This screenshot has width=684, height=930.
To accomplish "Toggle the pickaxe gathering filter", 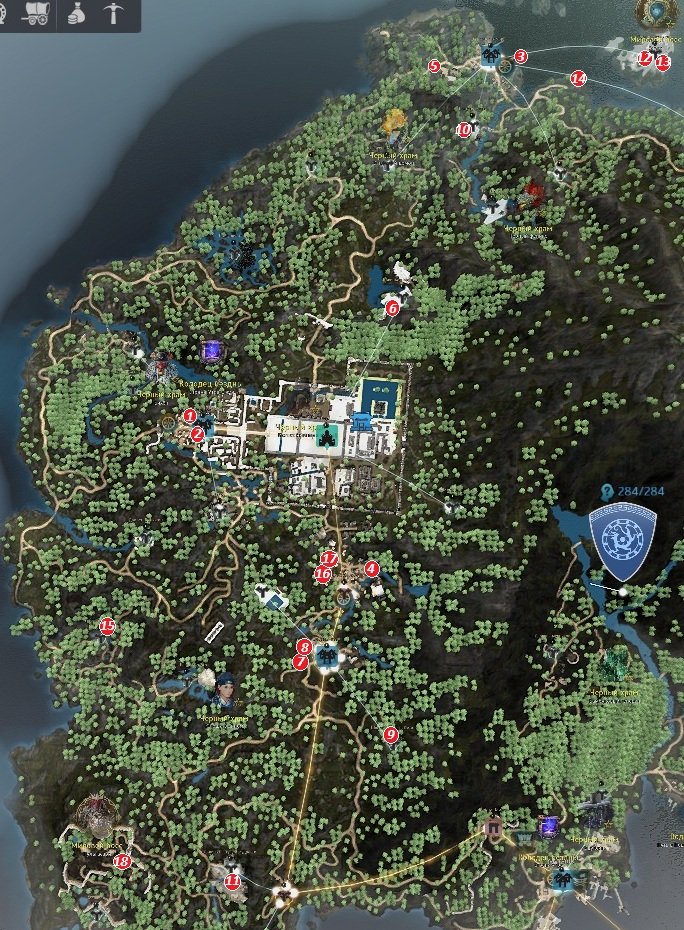I will tap(112, 14).
